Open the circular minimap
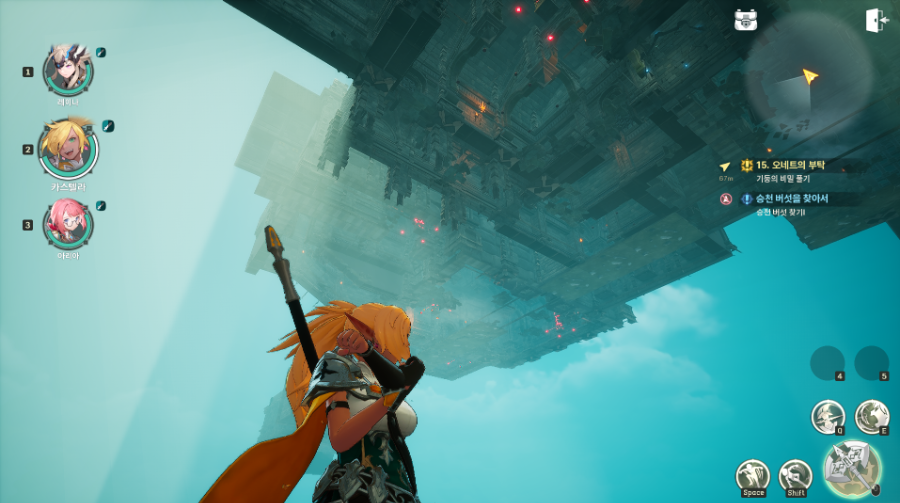 click(808, 76)
